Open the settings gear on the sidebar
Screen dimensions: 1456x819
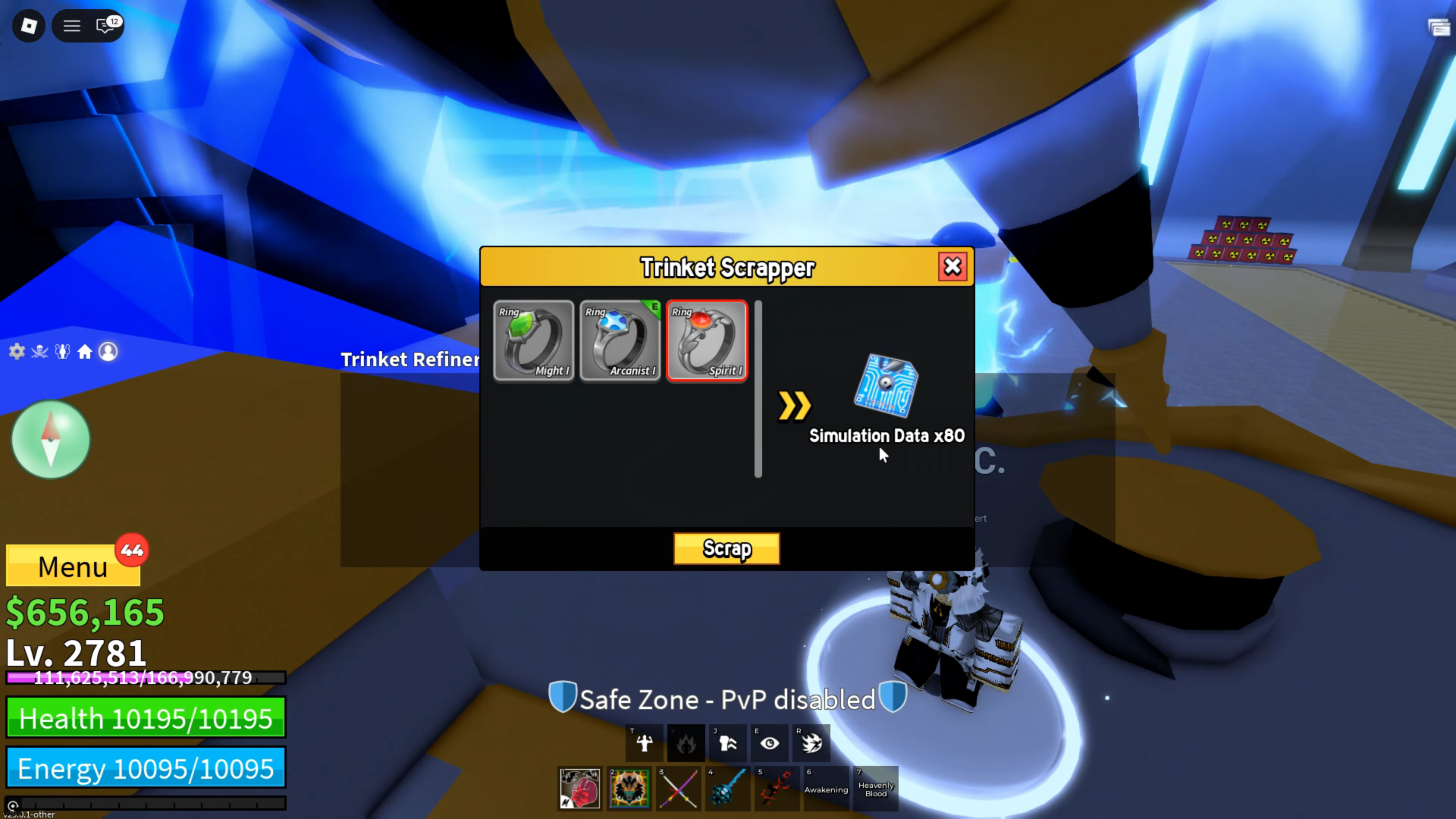pyautogui.click(x=16, y=351)
